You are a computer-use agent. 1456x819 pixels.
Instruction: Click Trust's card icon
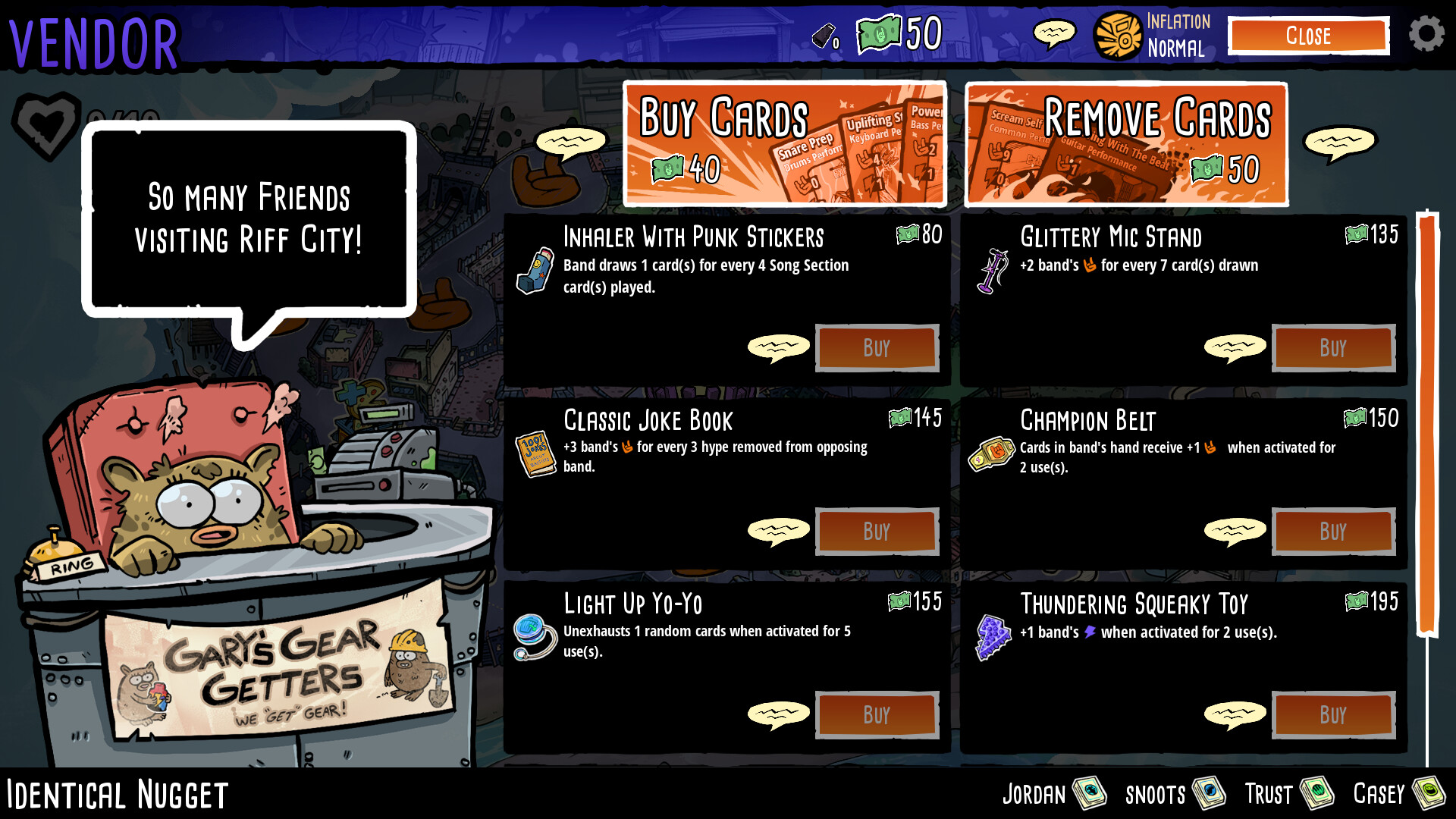click(x=1319, y=793)
